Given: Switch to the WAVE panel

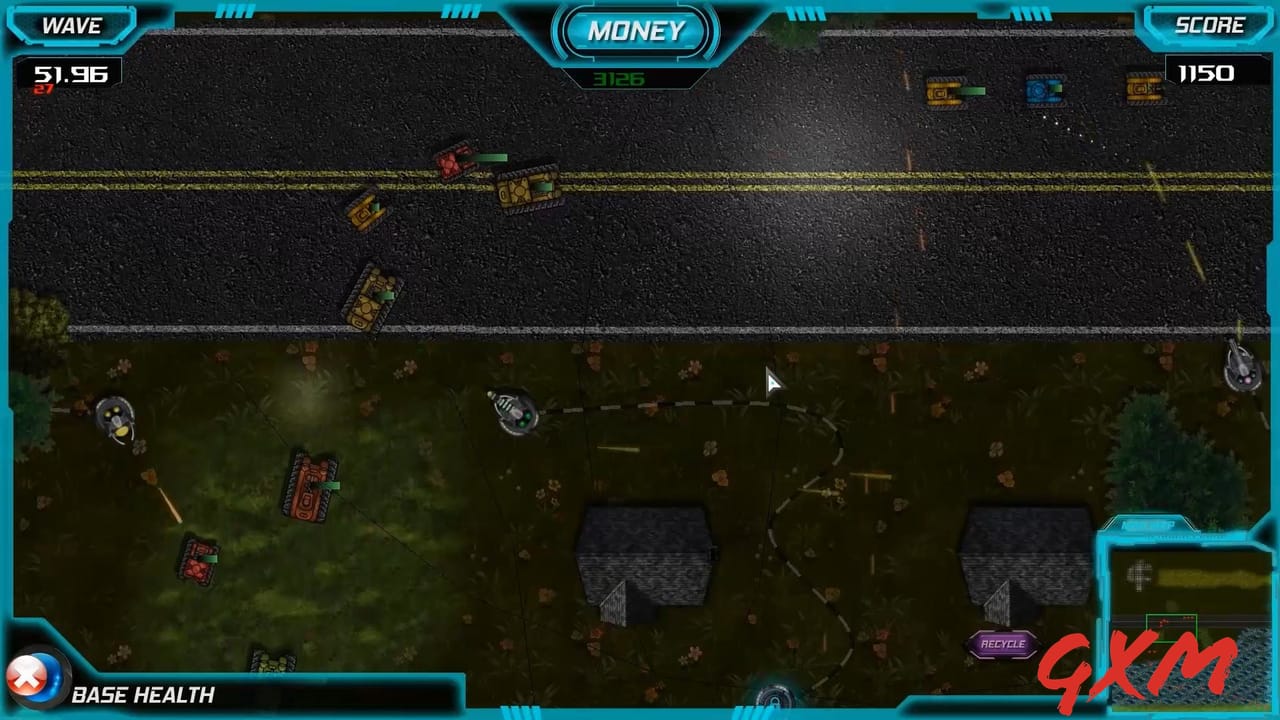Looking at the screenshot, I should [x=71, y=26].
